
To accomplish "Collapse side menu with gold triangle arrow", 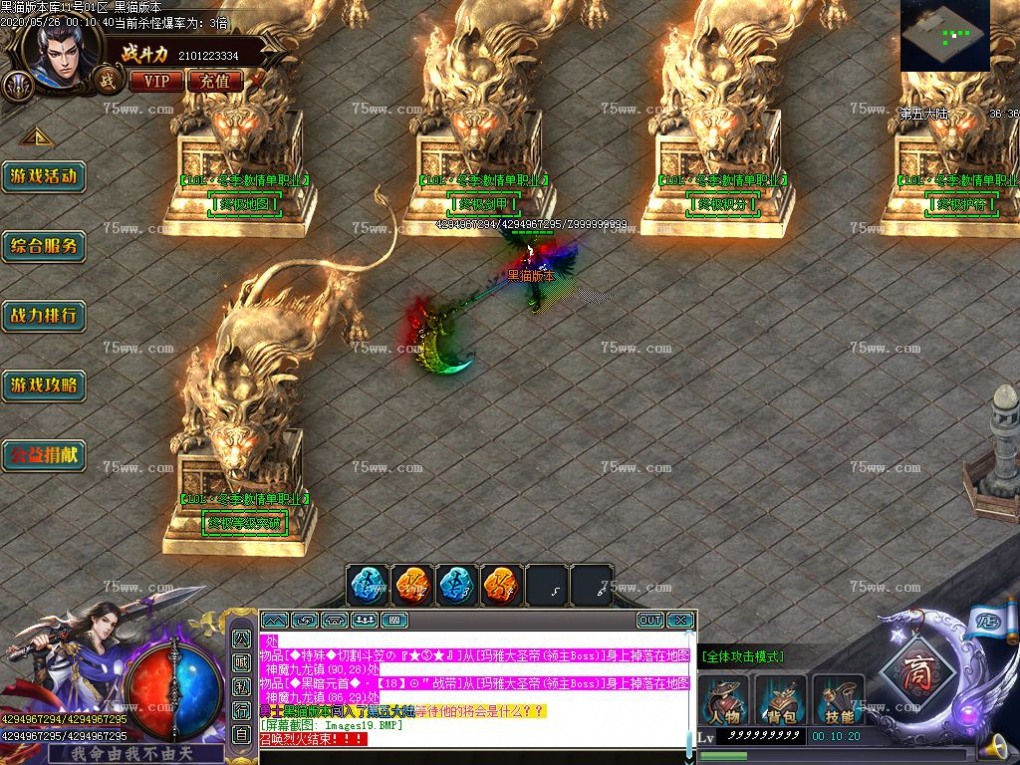I will tap(36, 136).
